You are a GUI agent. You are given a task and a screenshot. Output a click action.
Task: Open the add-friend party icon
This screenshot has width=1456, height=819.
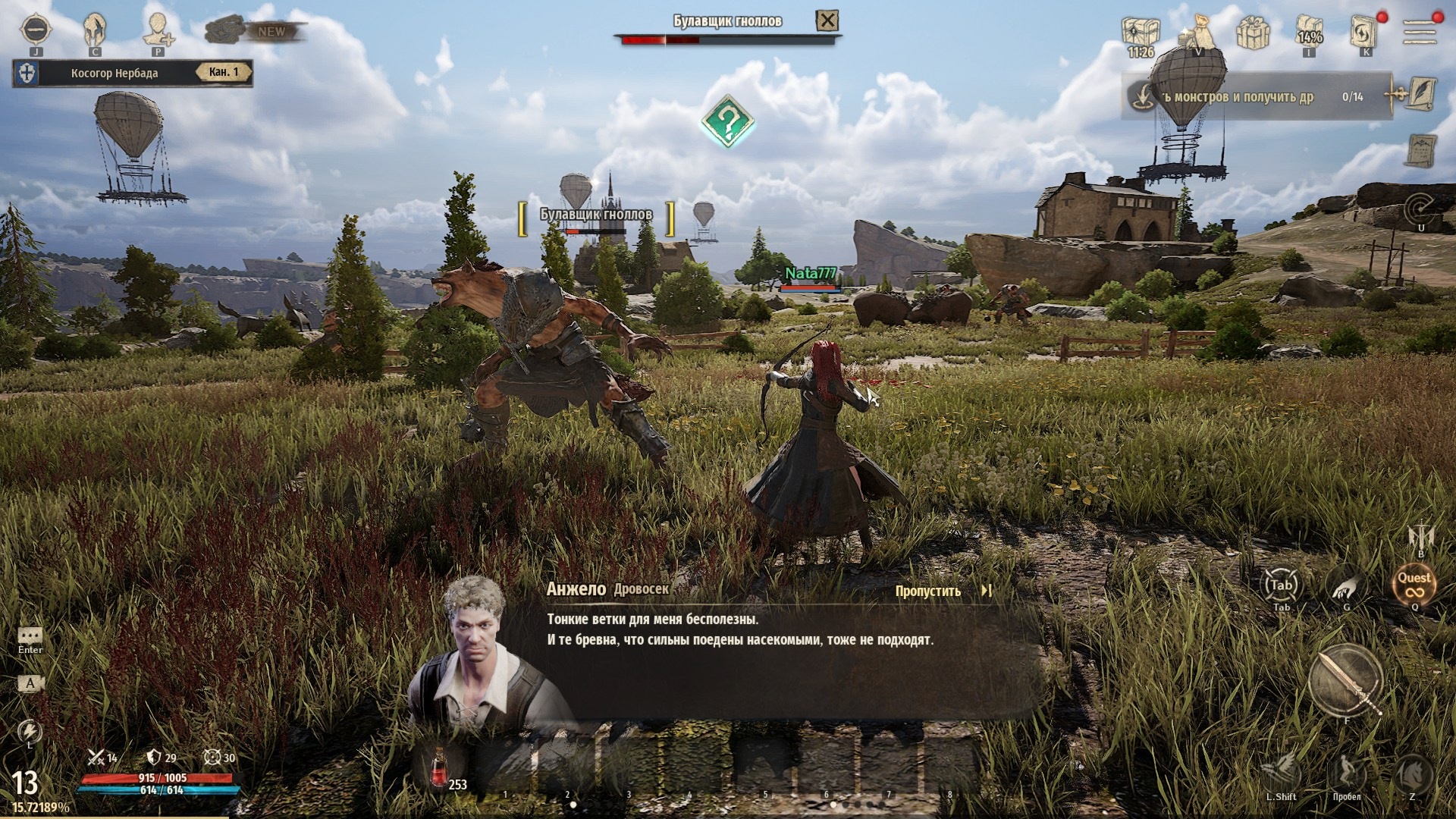[158, 30]
